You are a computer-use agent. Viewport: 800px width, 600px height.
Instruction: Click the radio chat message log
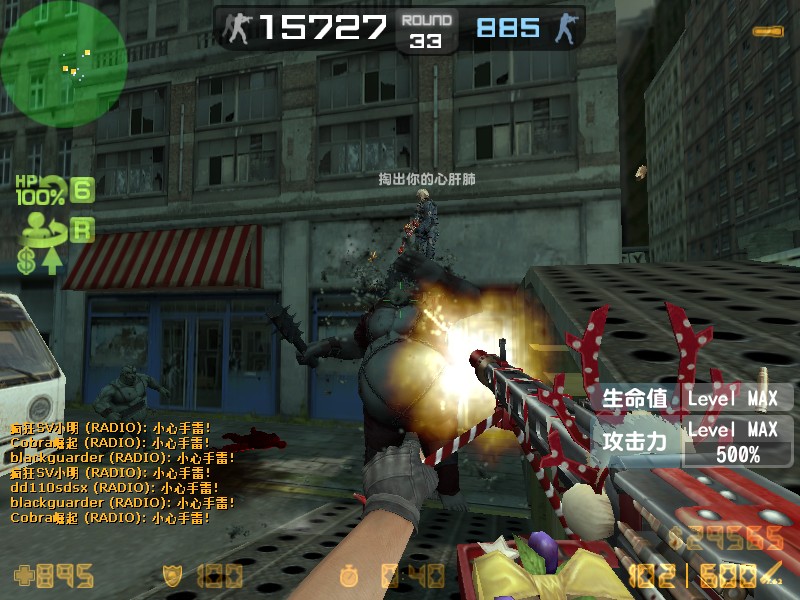pos(122,472)
